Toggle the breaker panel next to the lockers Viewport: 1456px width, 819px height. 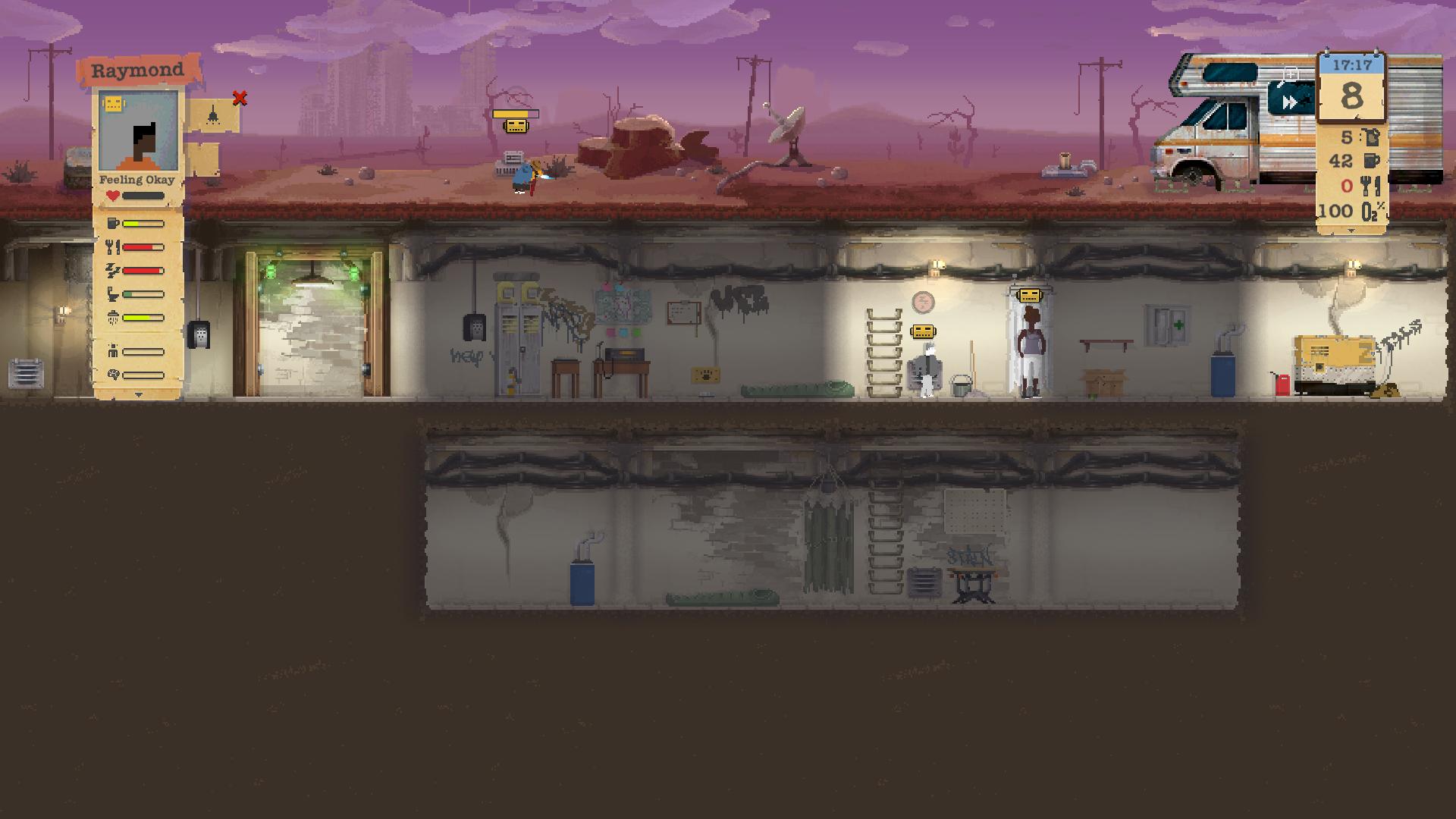(x=474, y=328)
